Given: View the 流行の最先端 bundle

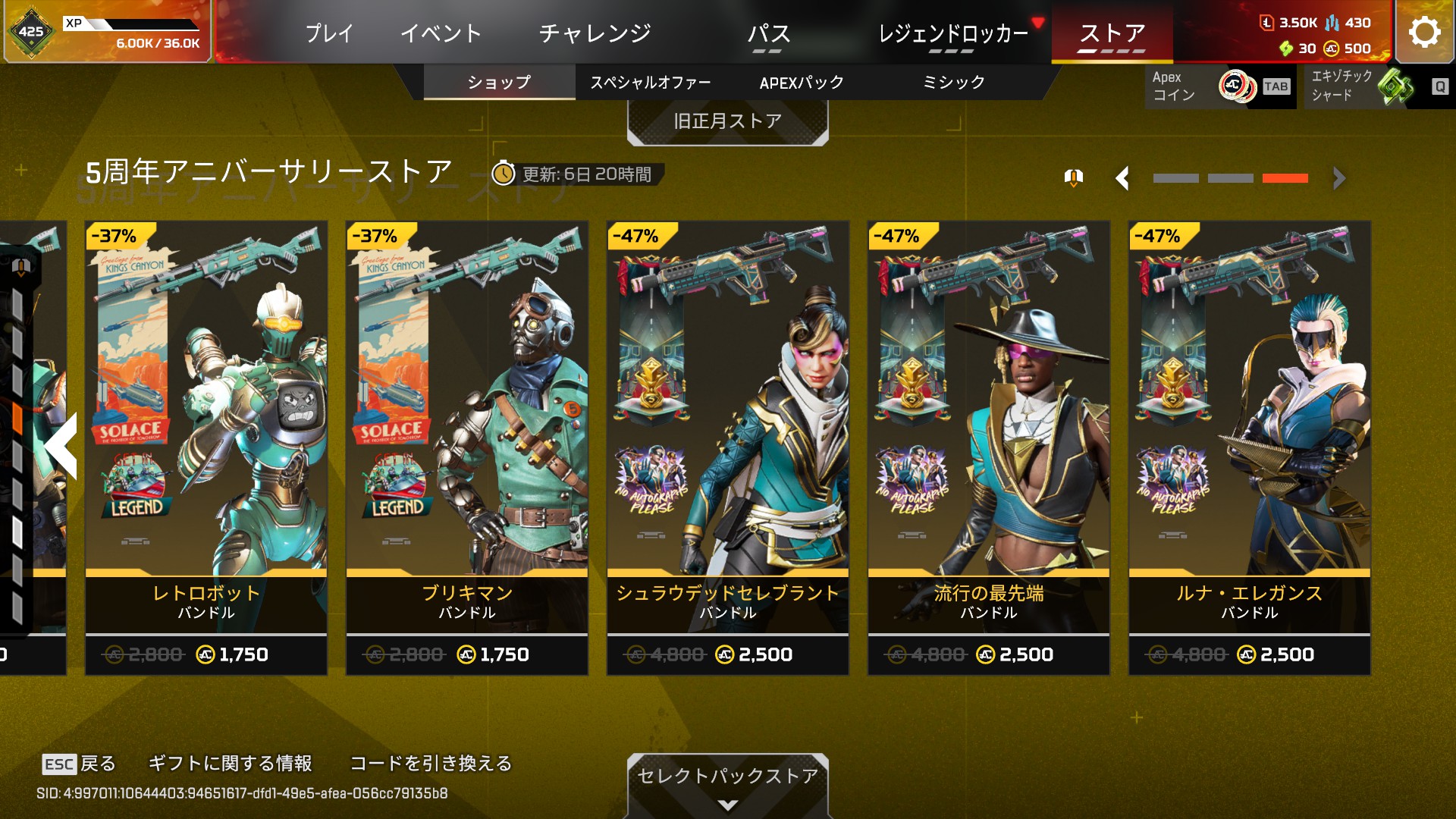Looking at the screenshot, I should (x=989, y=447).
